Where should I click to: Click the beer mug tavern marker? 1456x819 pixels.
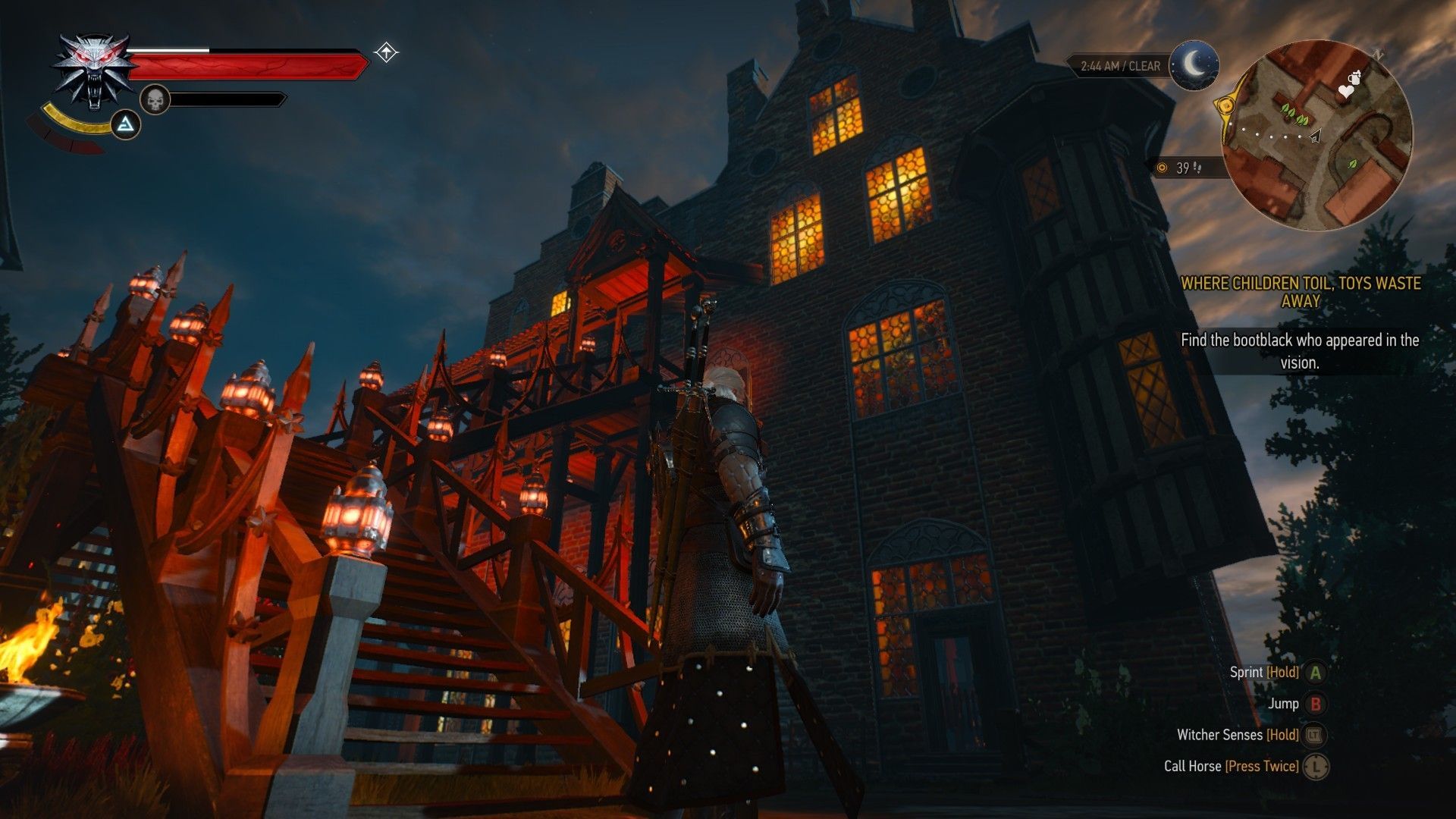(x=1354, y=77)
